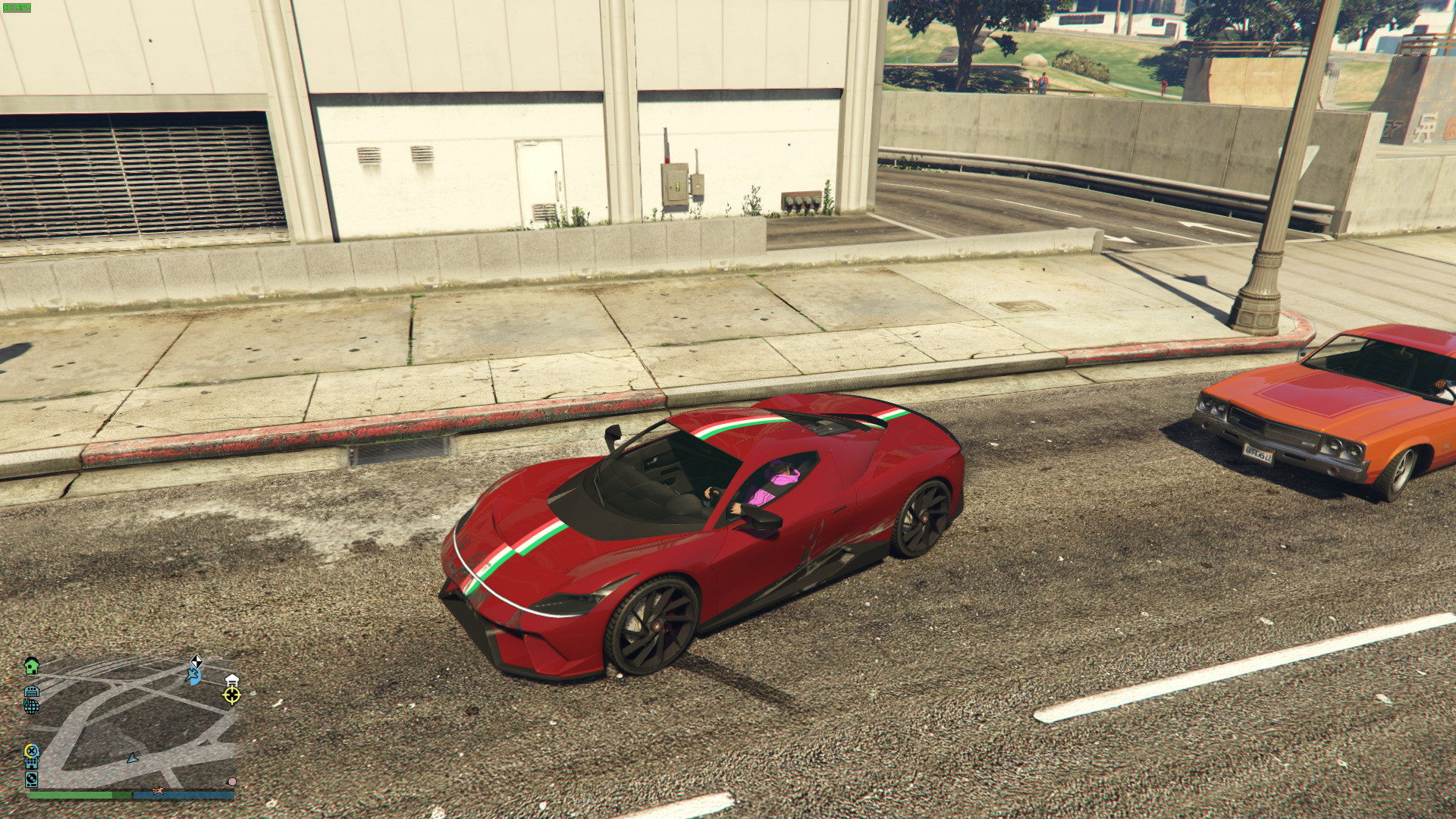Click the teal hangar marker on minimap

tap(32, 692)
